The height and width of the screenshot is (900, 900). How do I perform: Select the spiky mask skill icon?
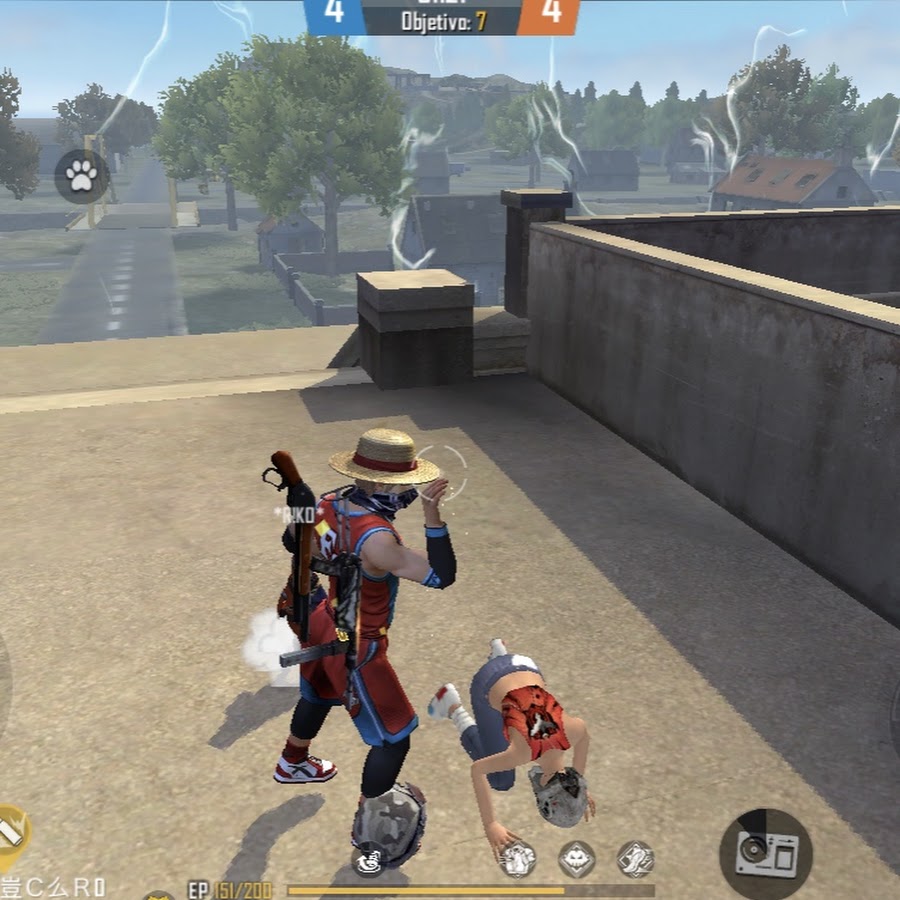tap(577, 858)
